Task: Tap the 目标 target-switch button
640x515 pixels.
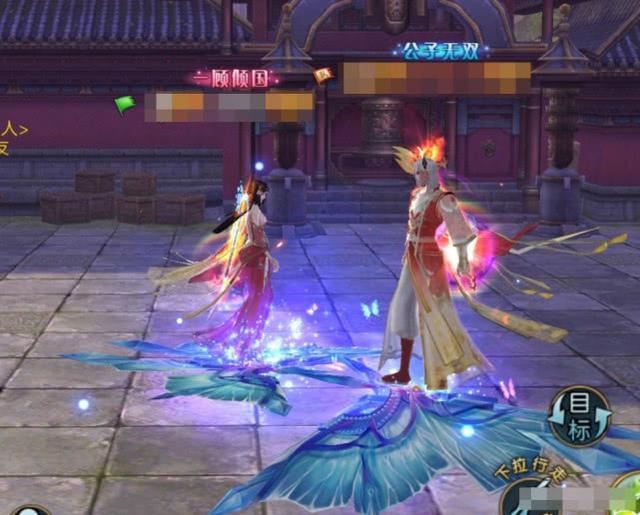Action: coord(579,416)
